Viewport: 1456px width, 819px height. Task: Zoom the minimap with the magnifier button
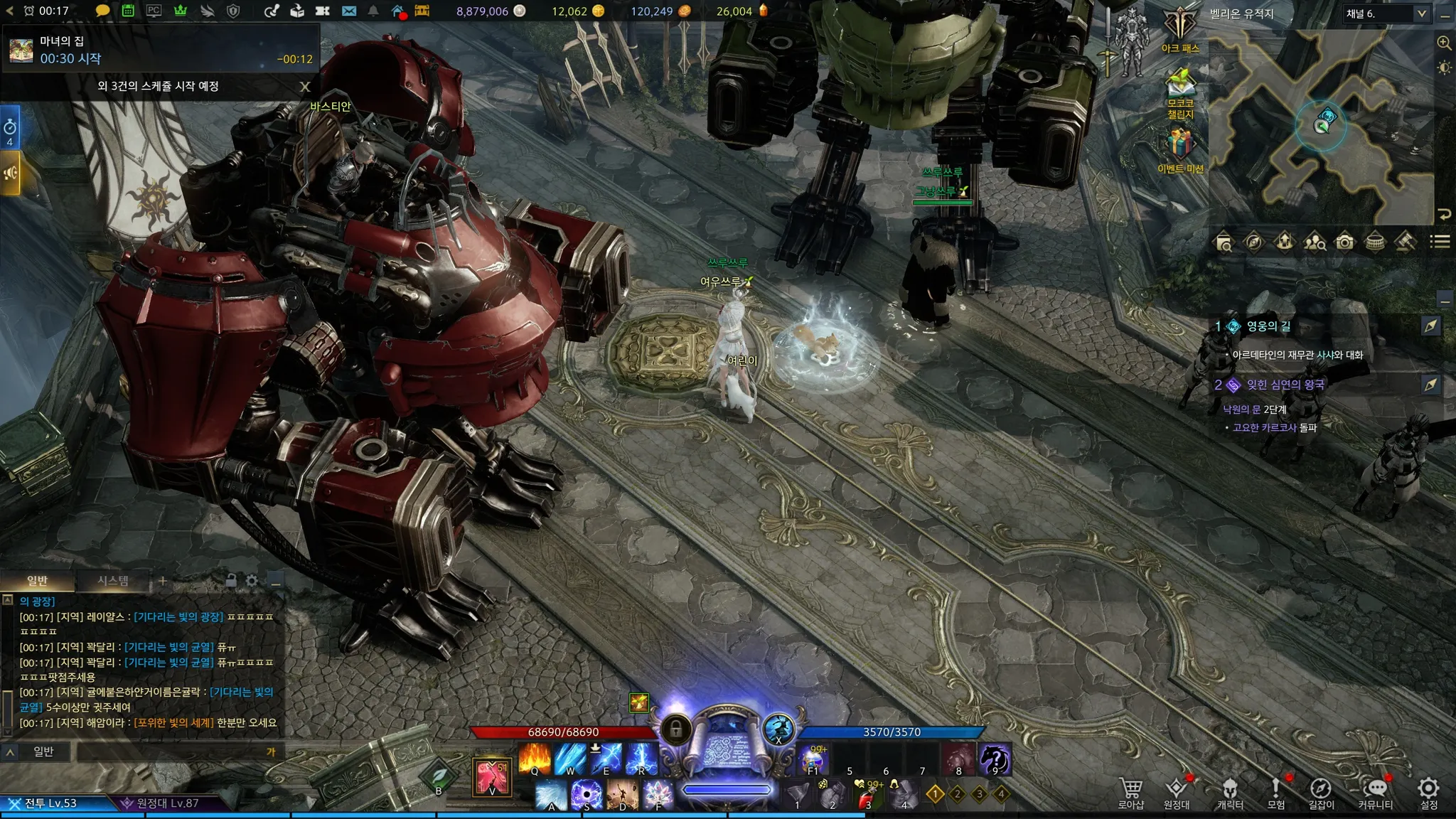1444,43
